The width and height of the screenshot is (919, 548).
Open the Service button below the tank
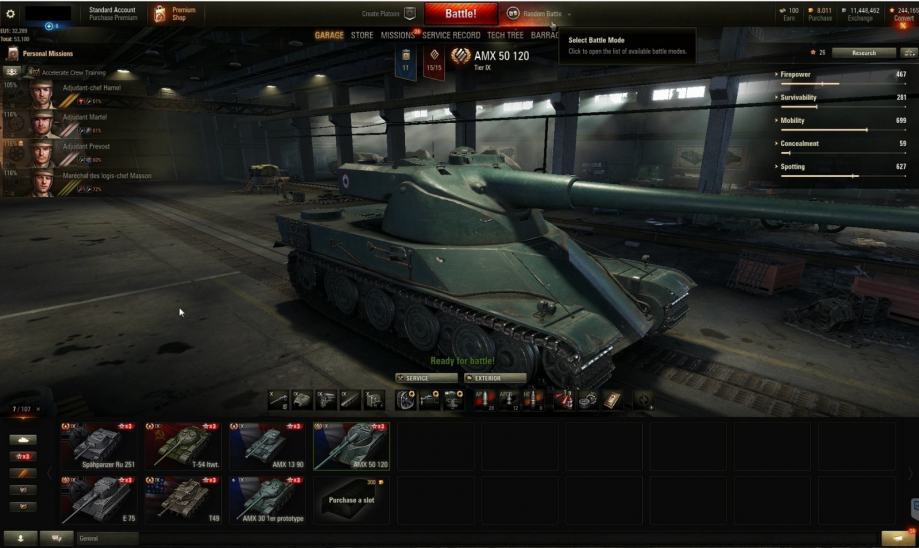click(x=426, y=378)
